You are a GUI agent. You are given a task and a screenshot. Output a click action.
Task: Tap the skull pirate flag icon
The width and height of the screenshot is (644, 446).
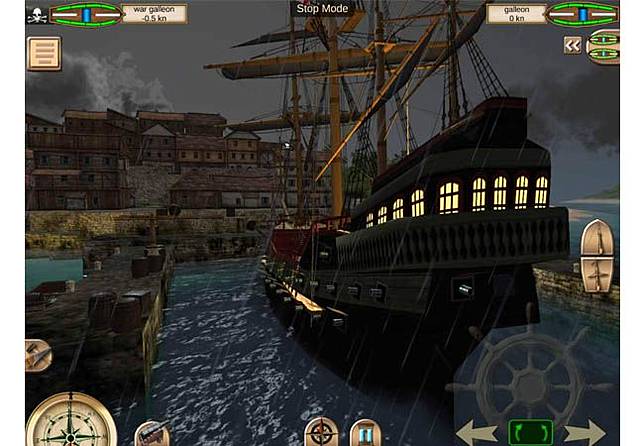point(37,14)
